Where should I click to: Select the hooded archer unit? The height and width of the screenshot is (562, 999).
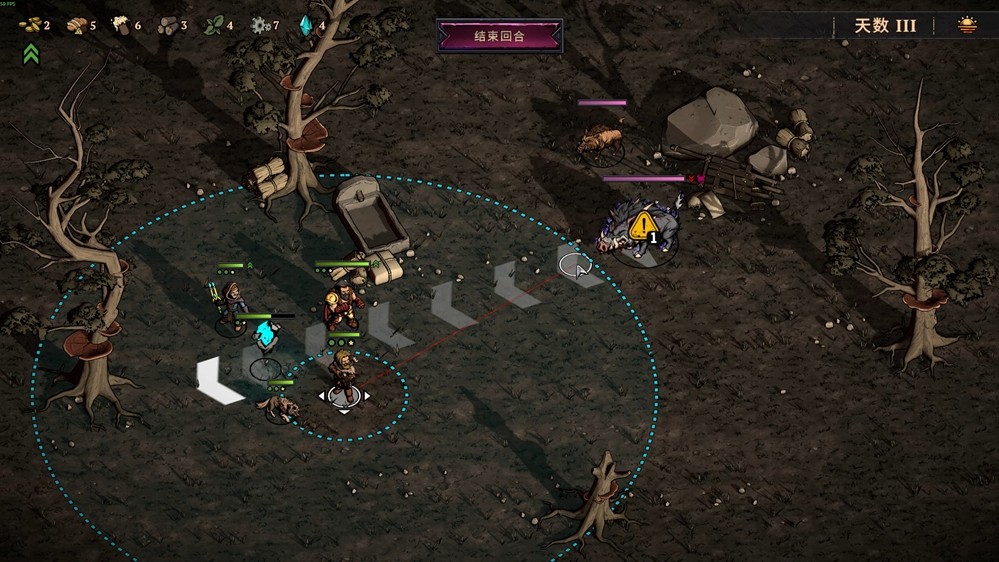[x=232, y=302]
